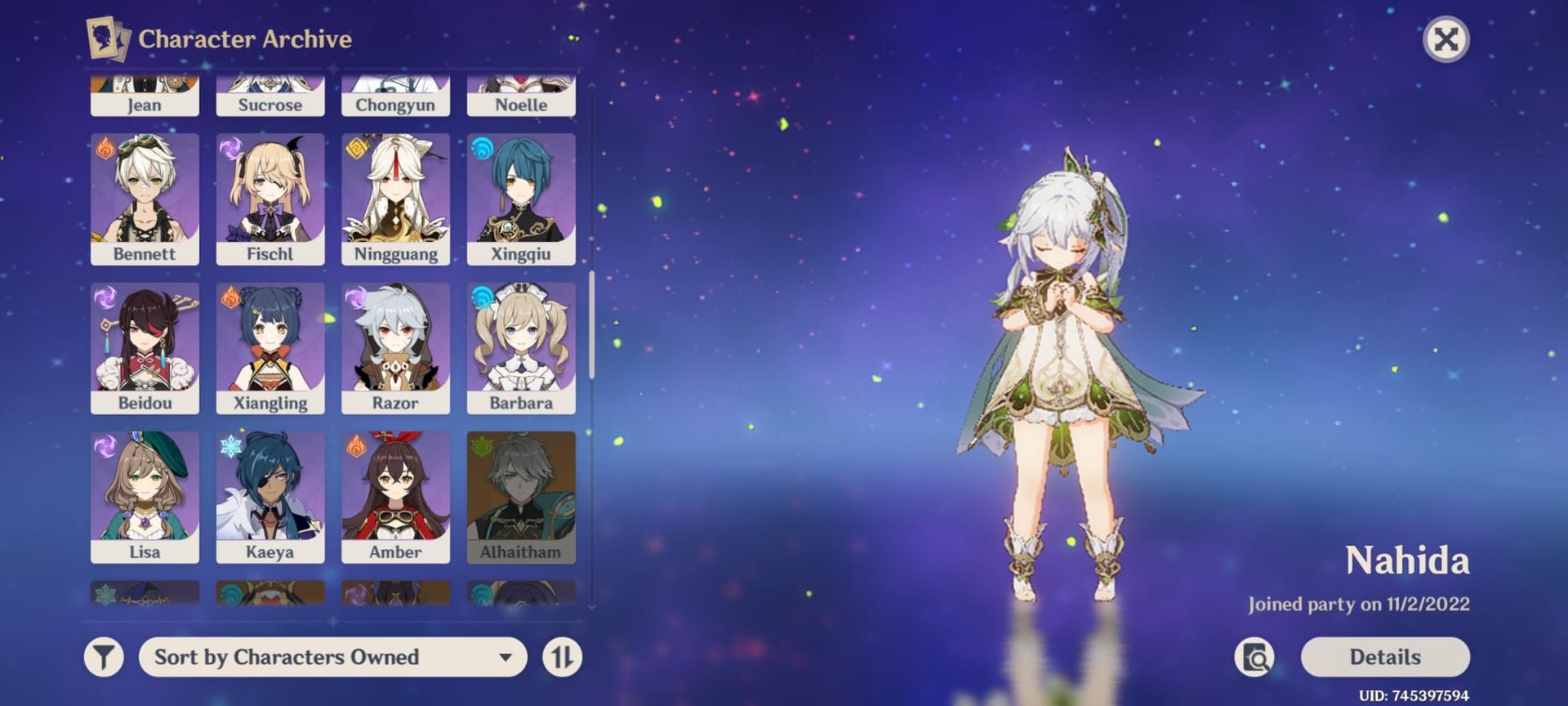Click Barbara's character card
1568x706 pixels.
point(521,348)
